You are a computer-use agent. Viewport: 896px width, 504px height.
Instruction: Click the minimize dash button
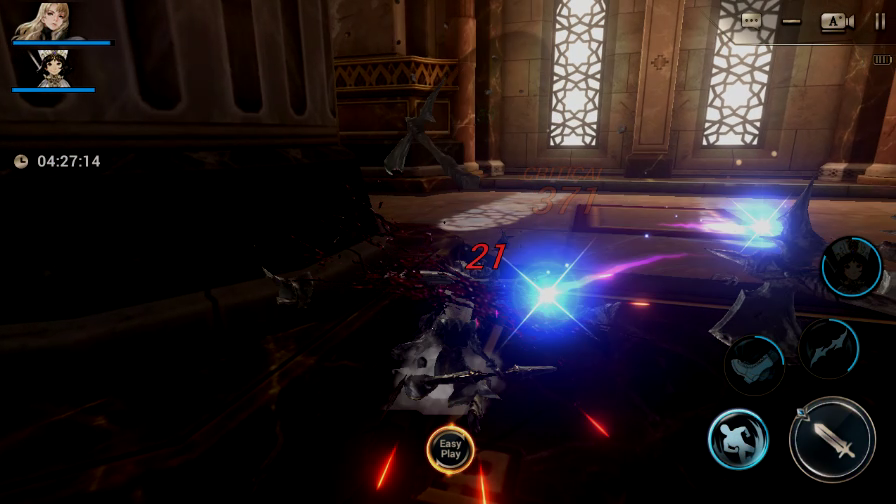792,21
